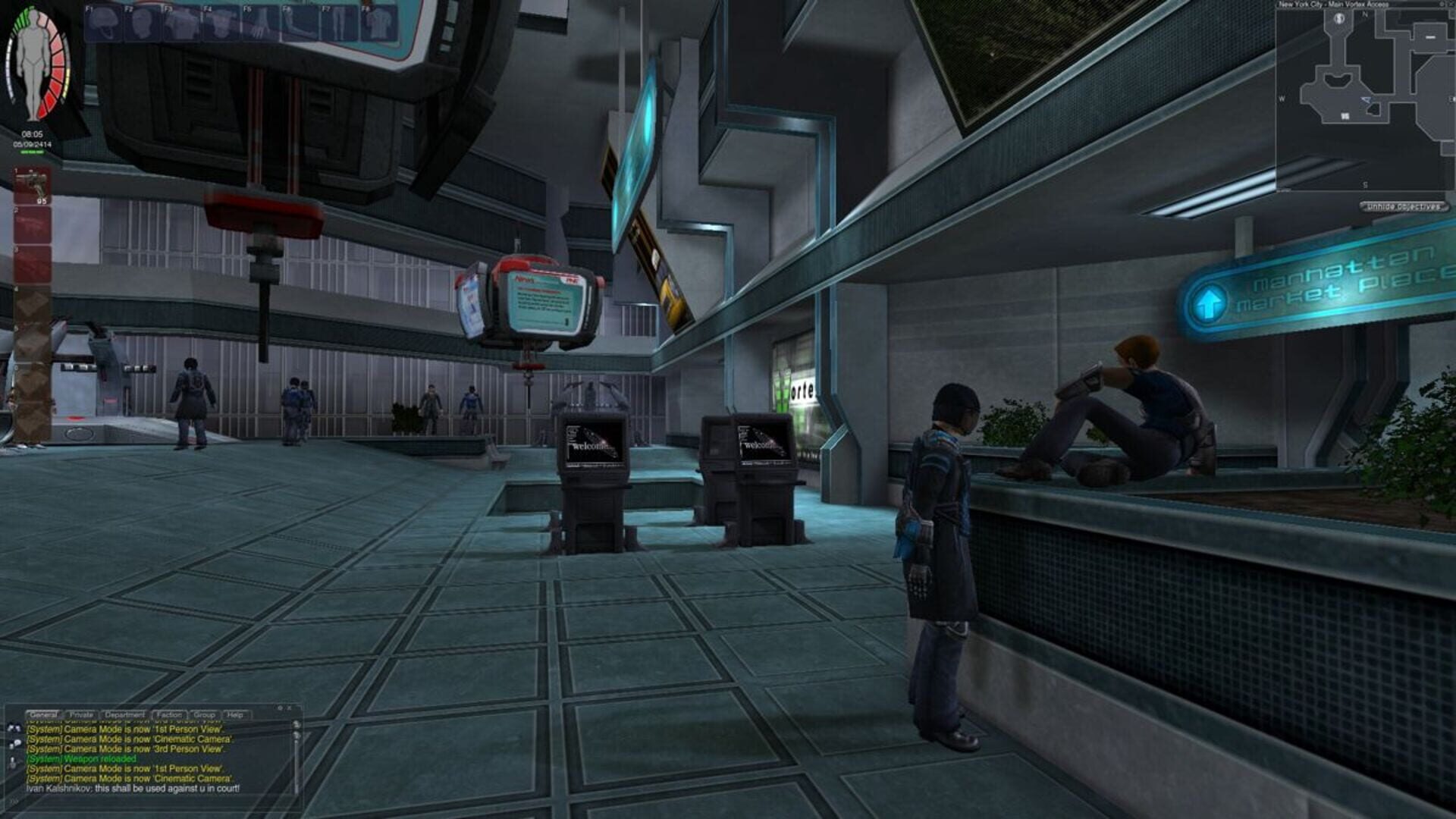This screenshot has height=819, width=1456.
Task: Toggle the body status figure display
Action: (32, 64)
